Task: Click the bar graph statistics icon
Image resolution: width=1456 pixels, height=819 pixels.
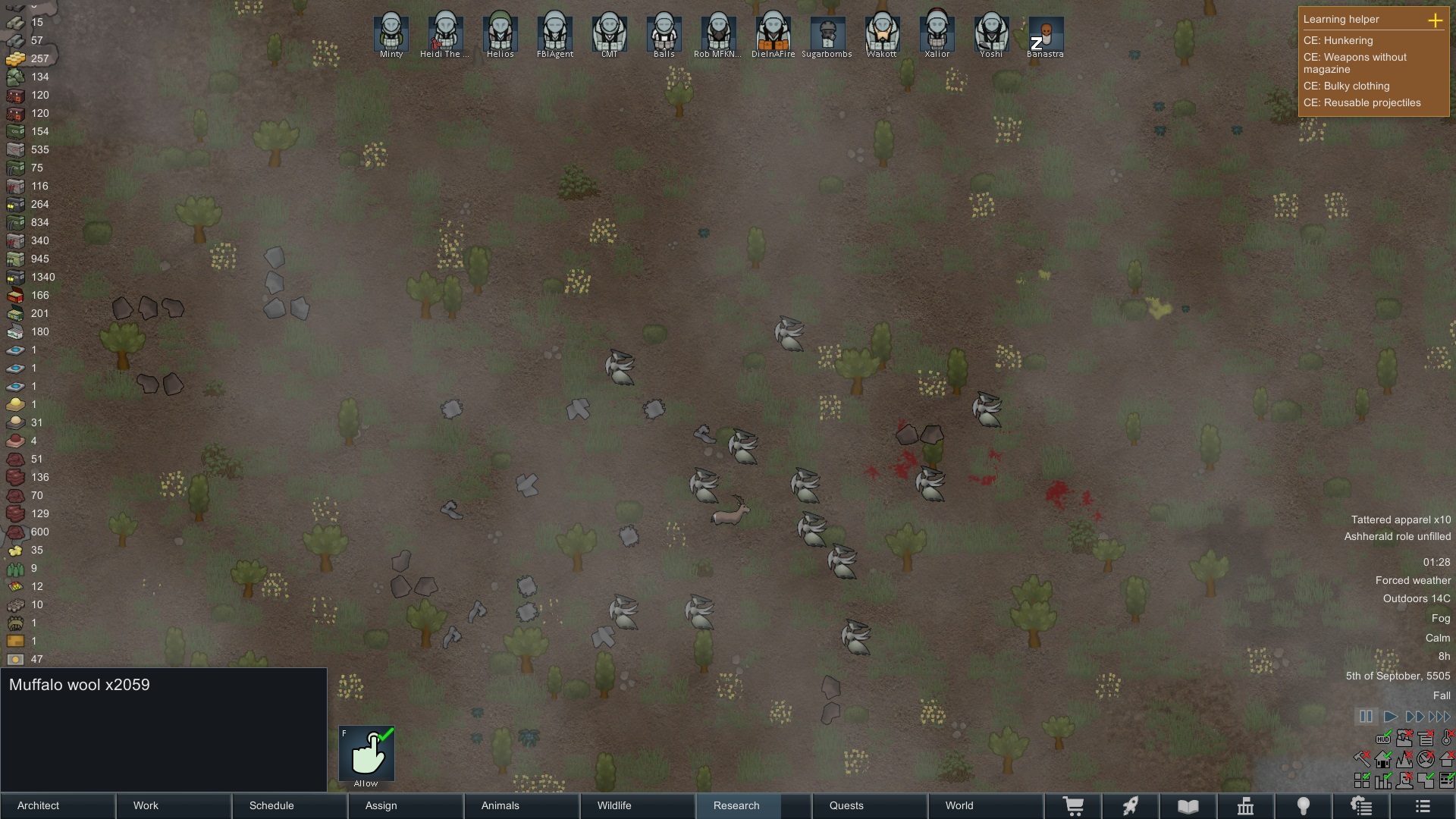Action: tap(1383, 782)
